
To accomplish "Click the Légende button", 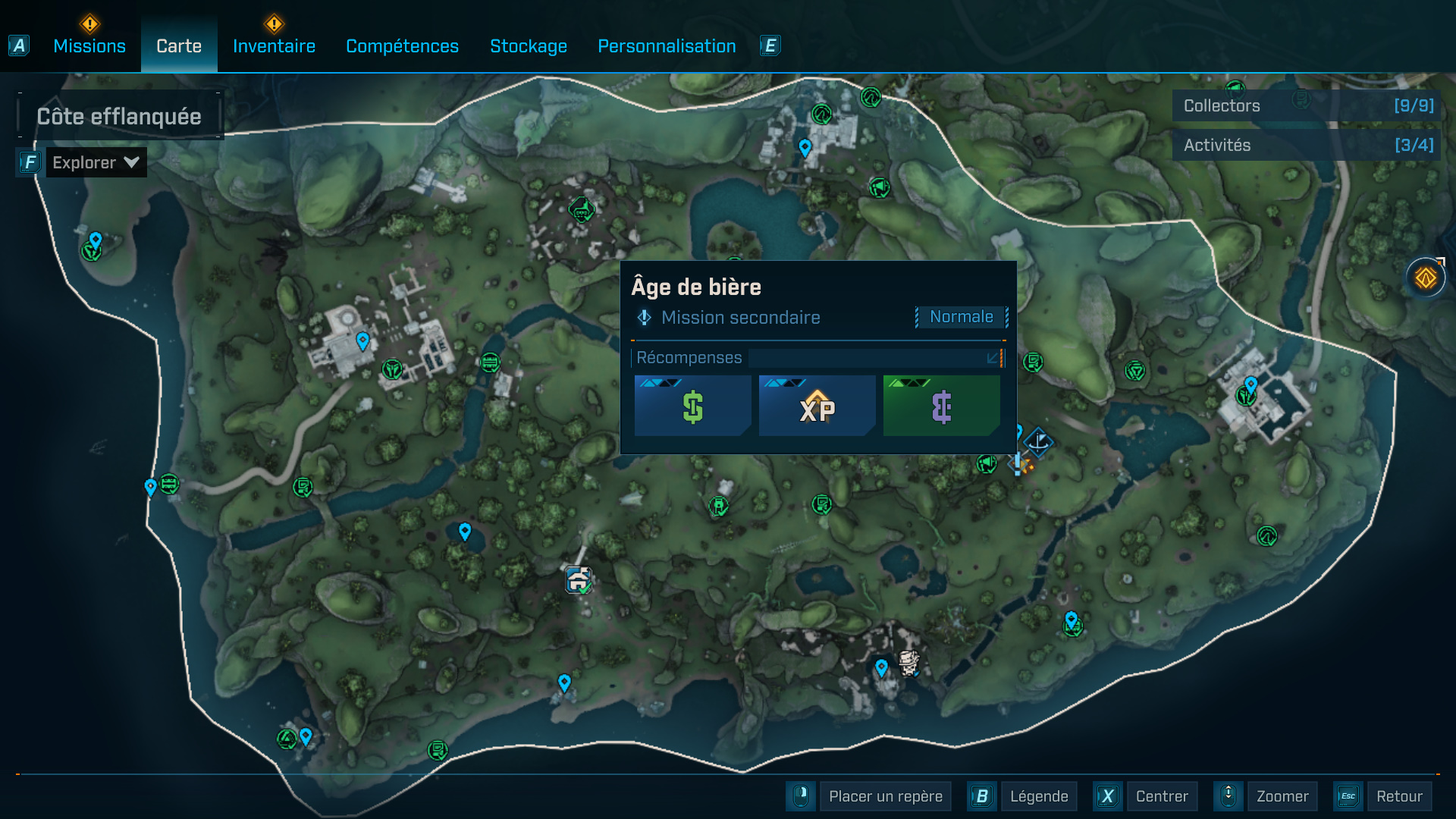I will pos(1038,796).
